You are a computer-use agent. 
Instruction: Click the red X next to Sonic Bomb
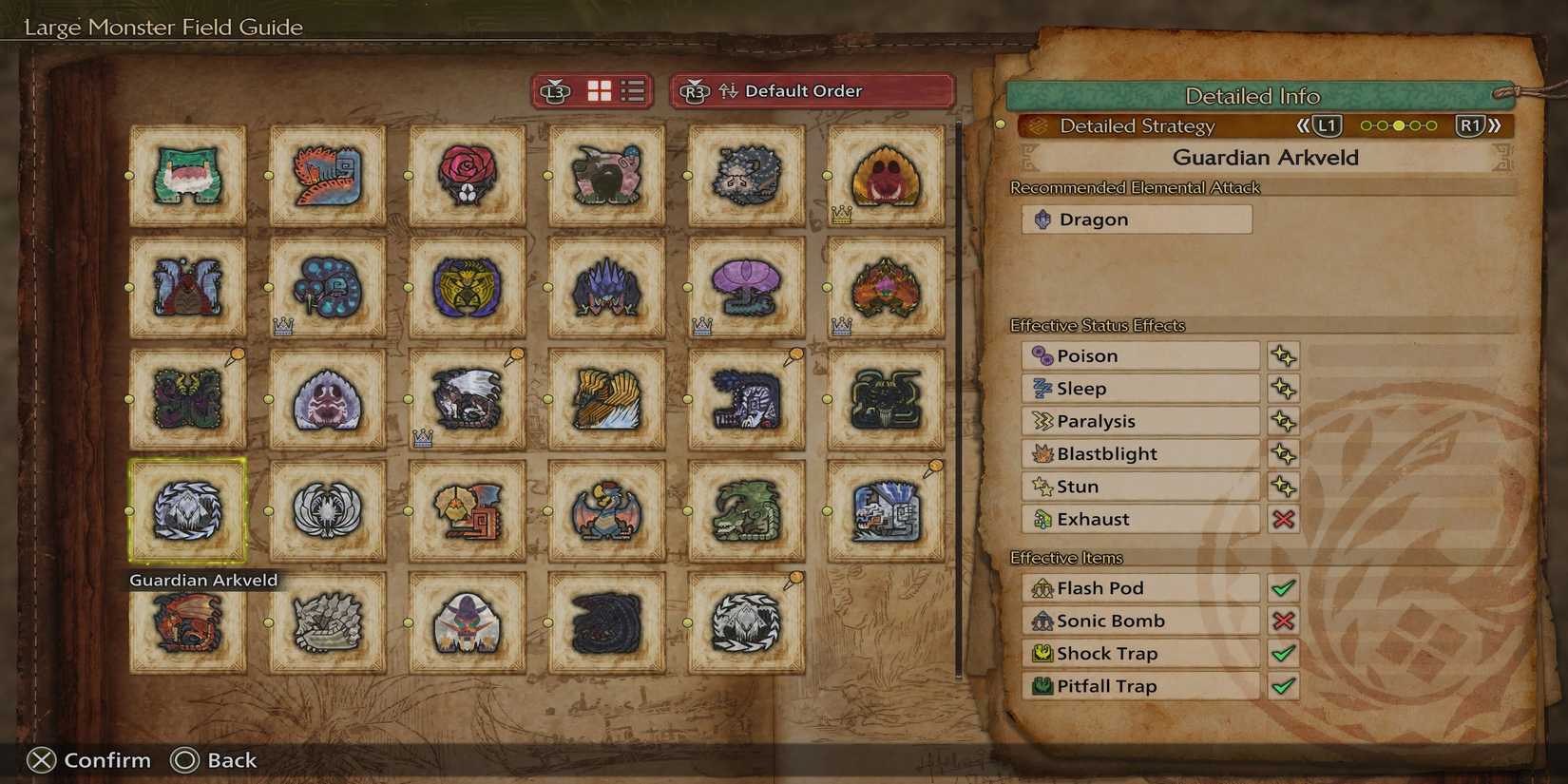[x=1284, y=621]
